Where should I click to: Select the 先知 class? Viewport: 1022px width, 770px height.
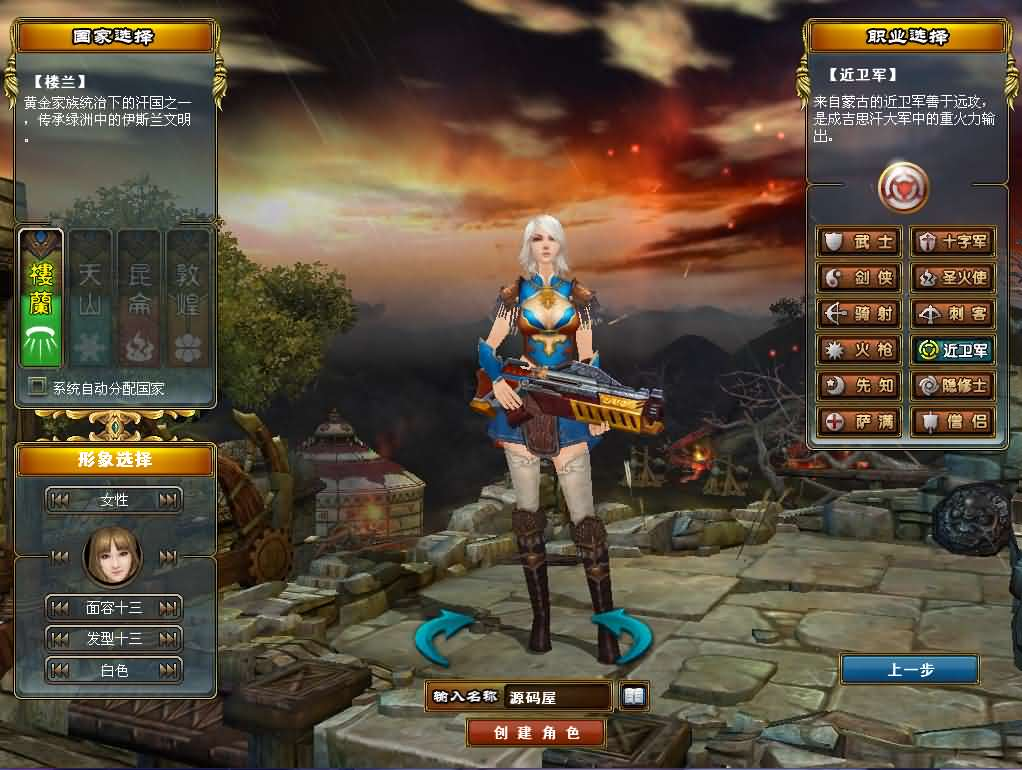[860, 386]
